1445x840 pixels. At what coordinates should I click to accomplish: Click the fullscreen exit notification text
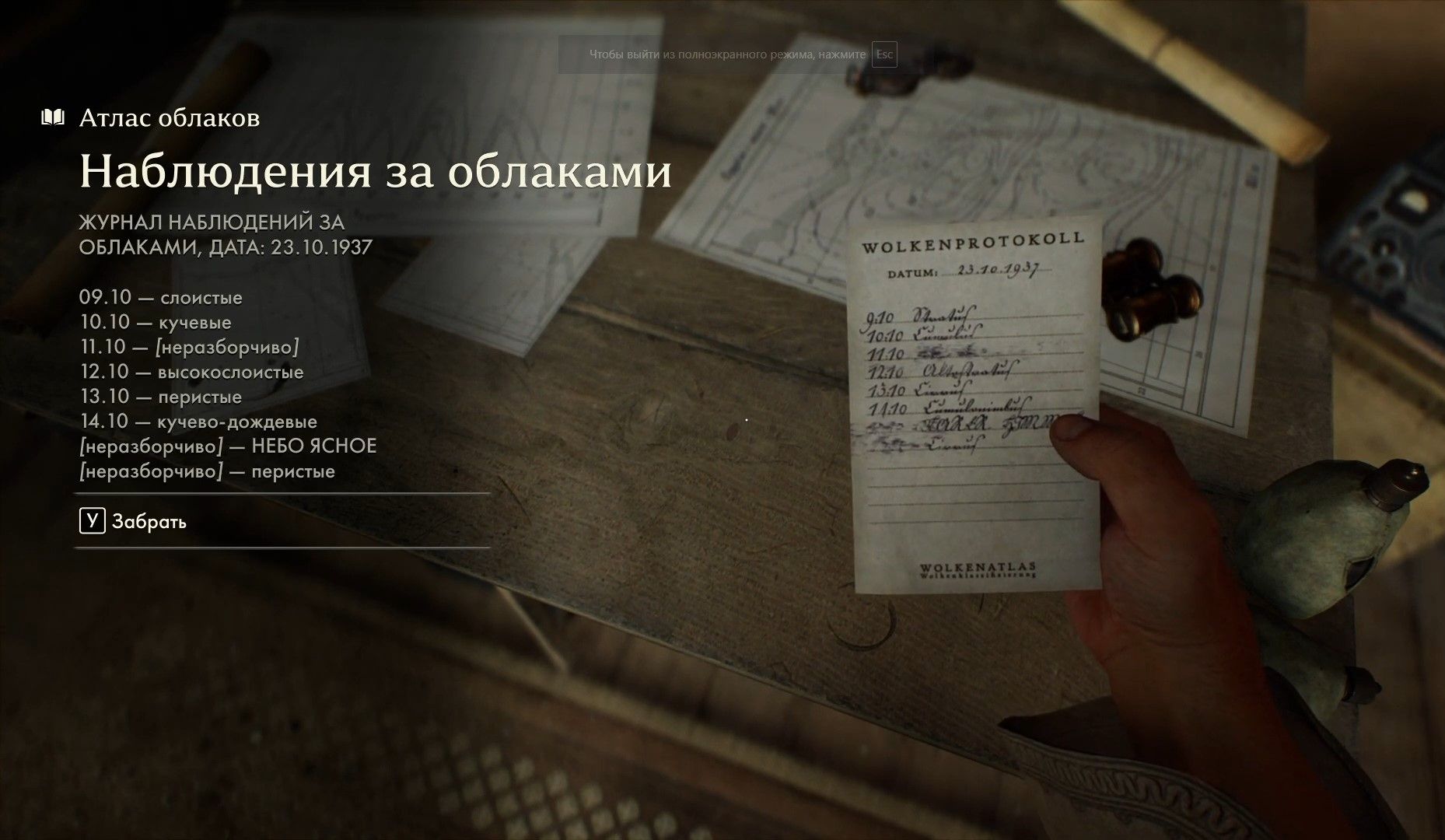tap(727, 53)
